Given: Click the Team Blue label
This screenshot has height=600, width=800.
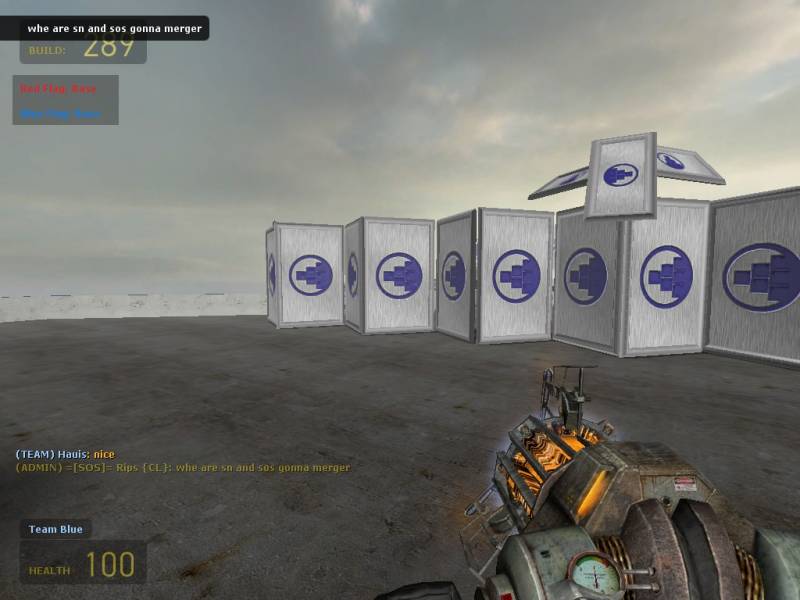Looking at the screenshot, I should click(55, 529).
